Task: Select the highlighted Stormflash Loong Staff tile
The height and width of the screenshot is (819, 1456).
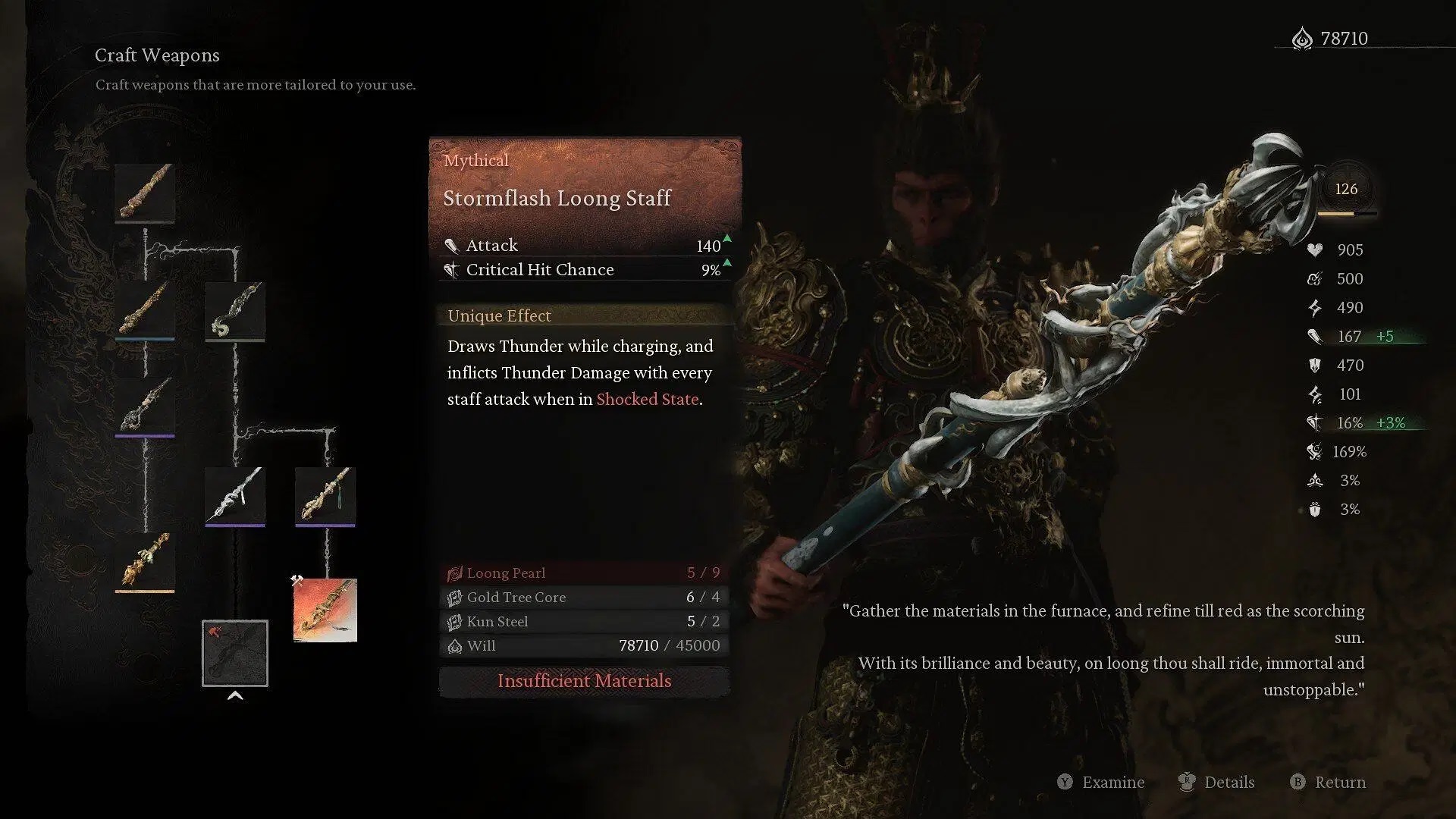Action: [x=325, y=610]
